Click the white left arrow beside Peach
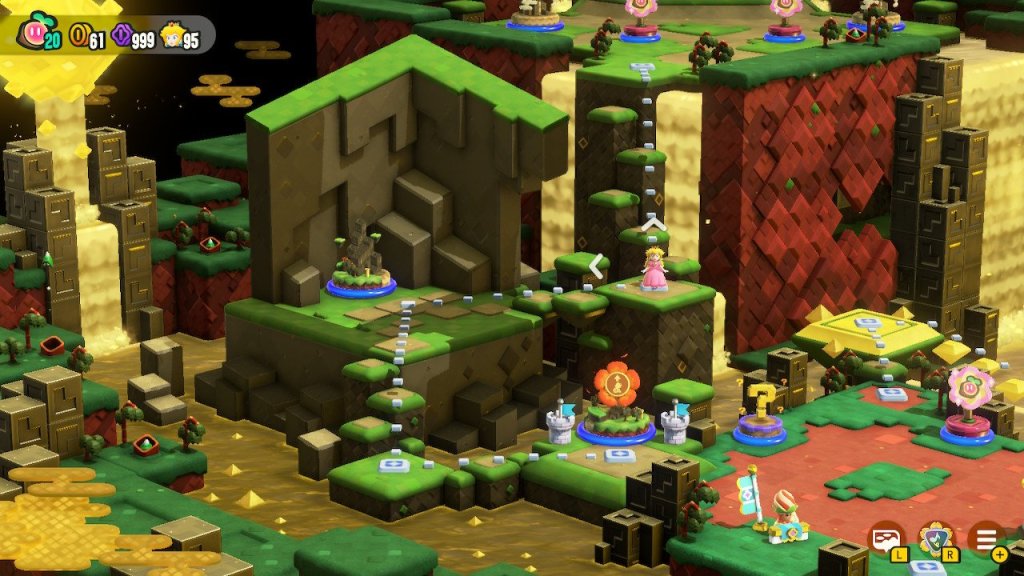The image size is (1024, 576). point(597,266)
